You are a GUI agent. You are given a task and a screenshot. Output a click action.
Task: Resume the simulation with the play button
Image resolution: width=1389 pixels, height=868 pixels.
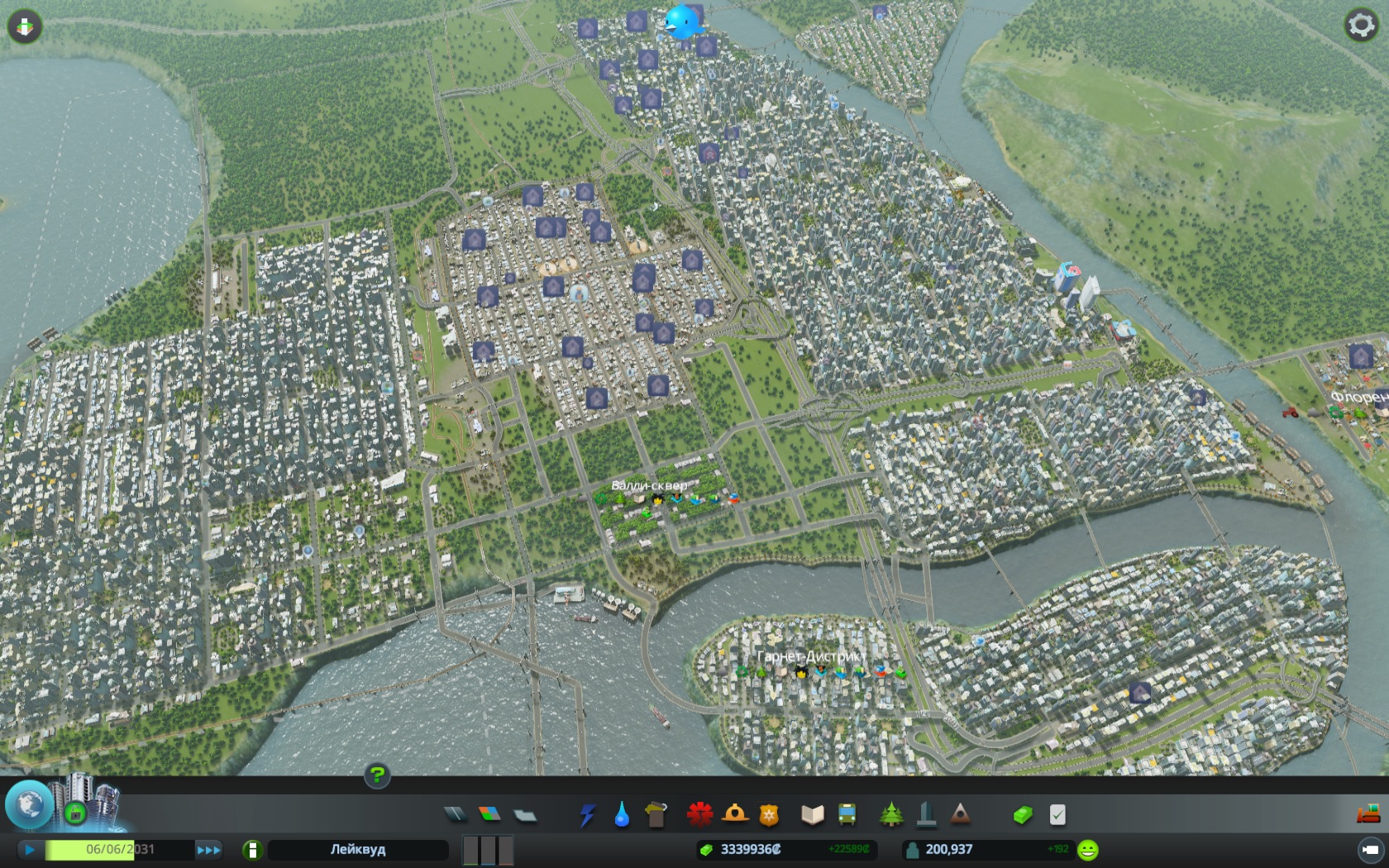coord(30,849)
